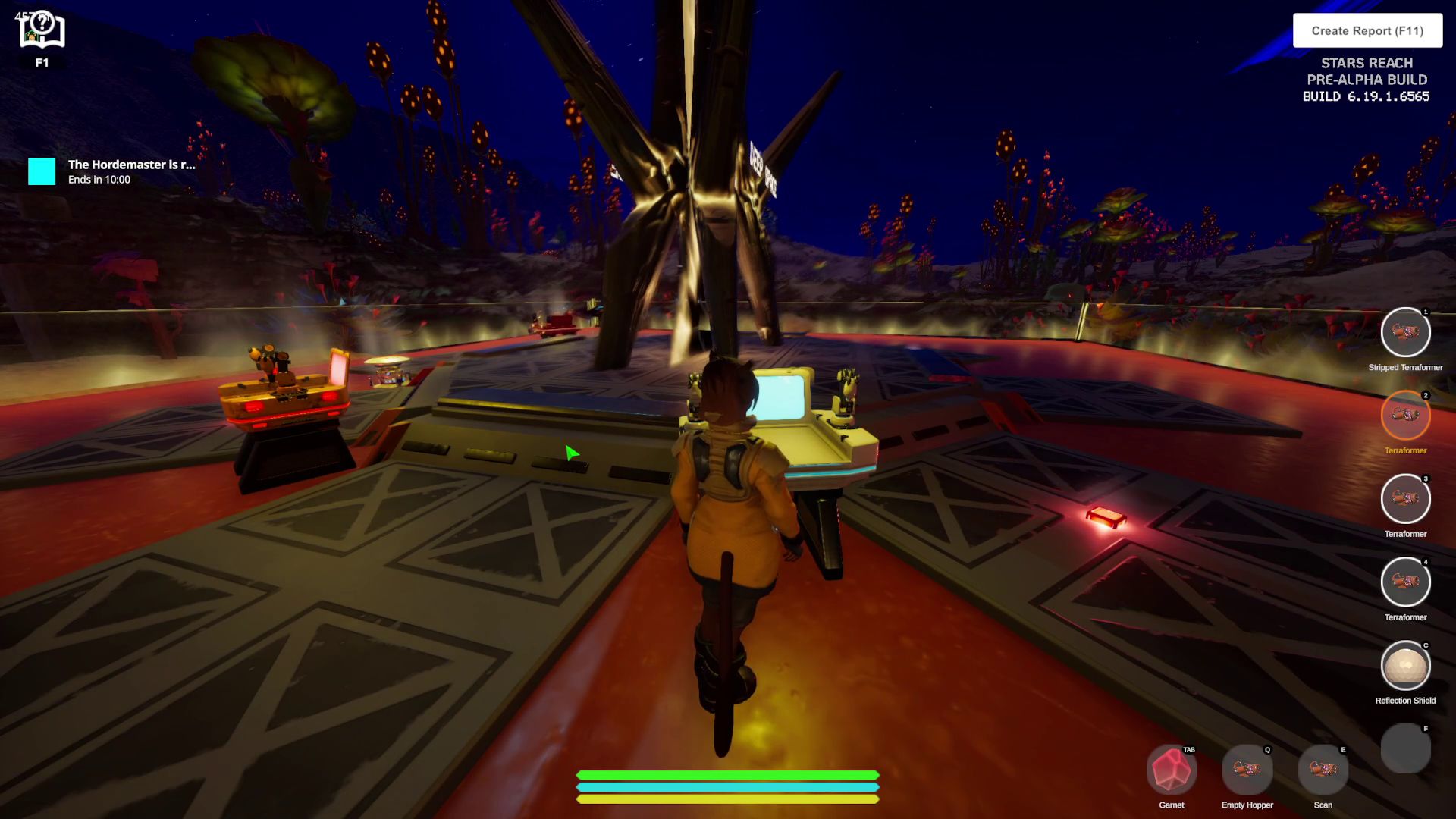Select the Stripped Terraformer slot
The width and height of the screenshot is (1456, 819).
tap(1405, 332)
